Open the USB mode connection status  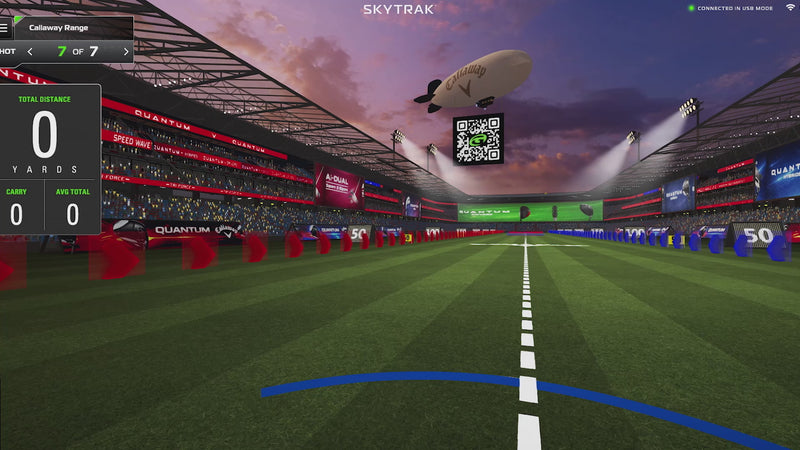(733, 8)
